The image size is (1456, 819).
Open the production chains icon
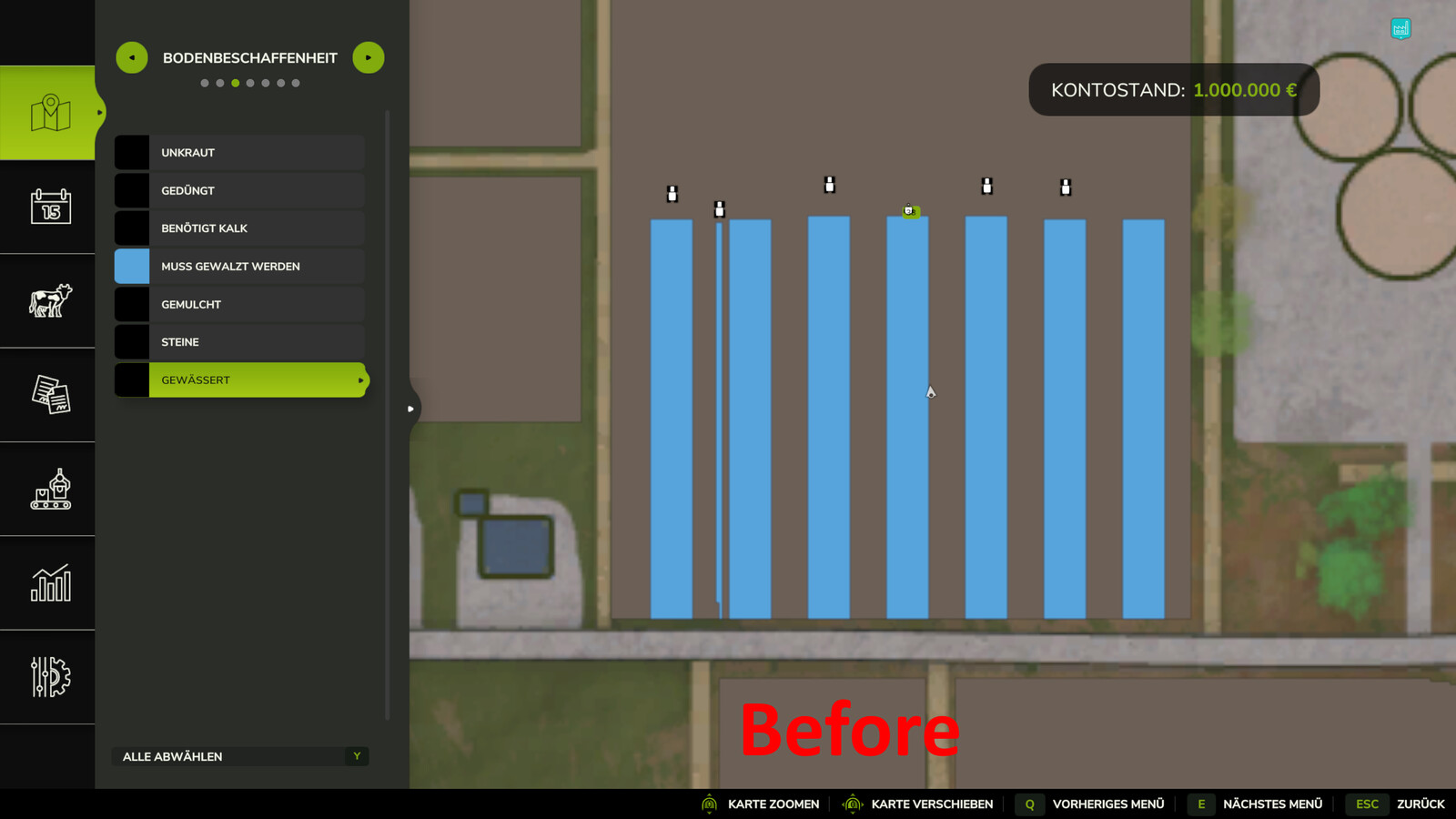(x=50, y=490)
